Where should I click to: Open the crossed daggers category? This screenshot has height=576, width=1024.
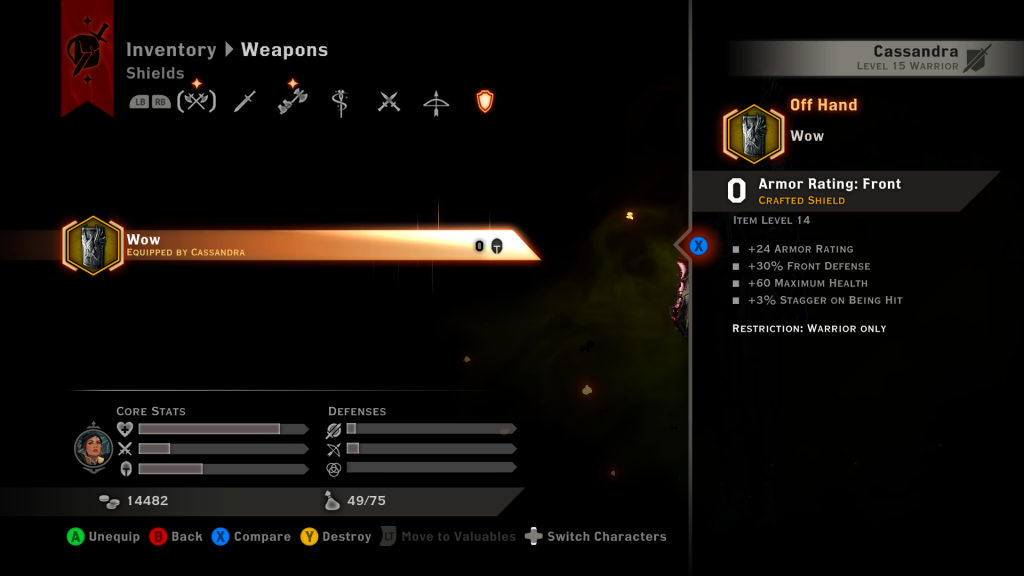(x=389, y=102)
